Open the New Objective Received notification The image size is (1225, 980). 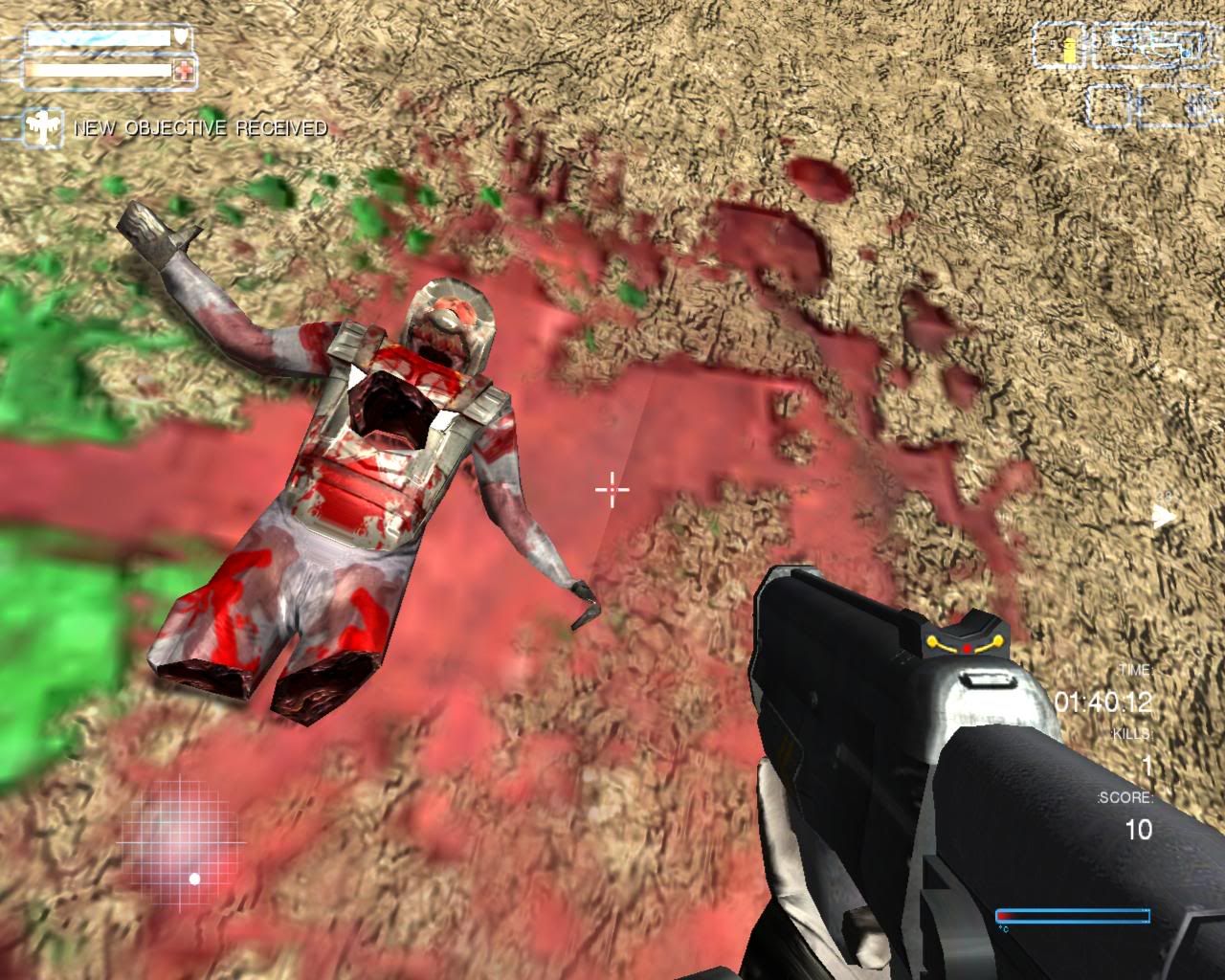pyautogui.click(x=200, y=127)
